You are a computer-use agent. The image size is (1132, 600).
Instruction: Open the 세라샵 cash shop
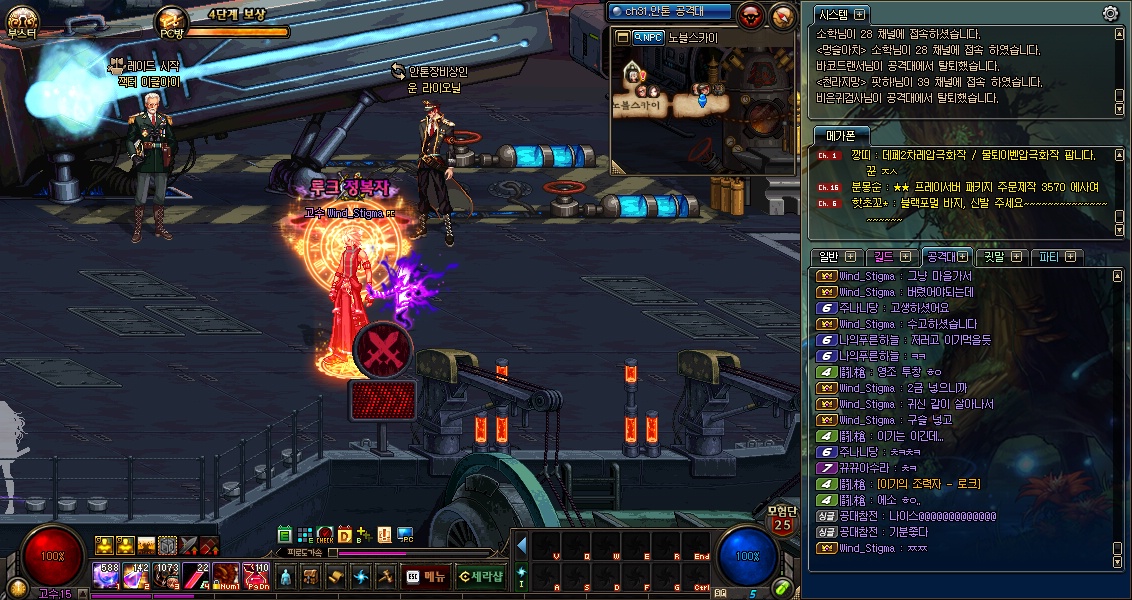click(480, 576)
